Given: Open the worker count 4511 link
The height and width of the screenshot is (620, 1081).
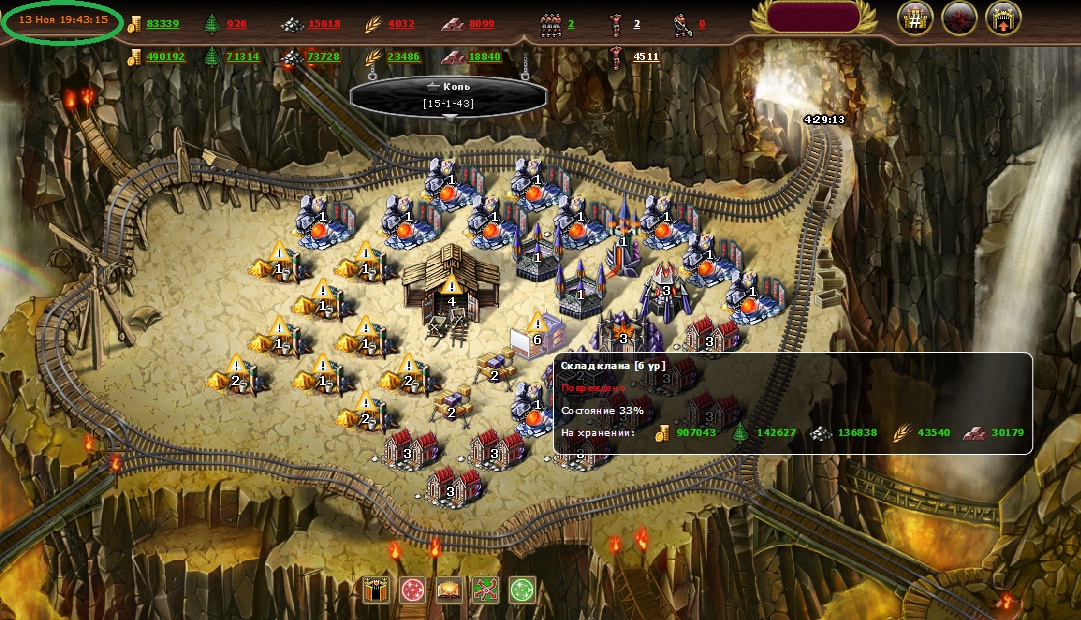Looking at the screenshot, I should [x=646, y=57].
